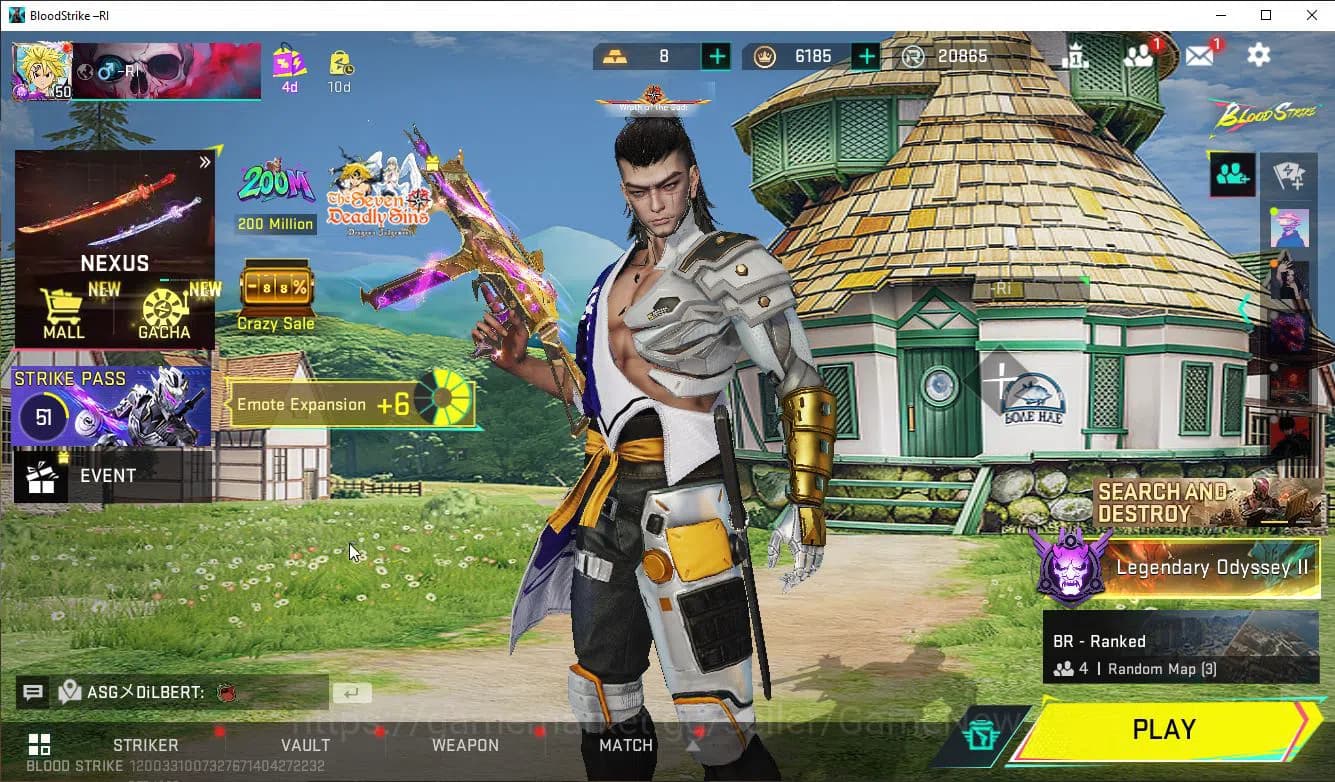This screenshot has height=782, width=1335.
Task: Switch to the Vault tab
Action: (305, 745)
